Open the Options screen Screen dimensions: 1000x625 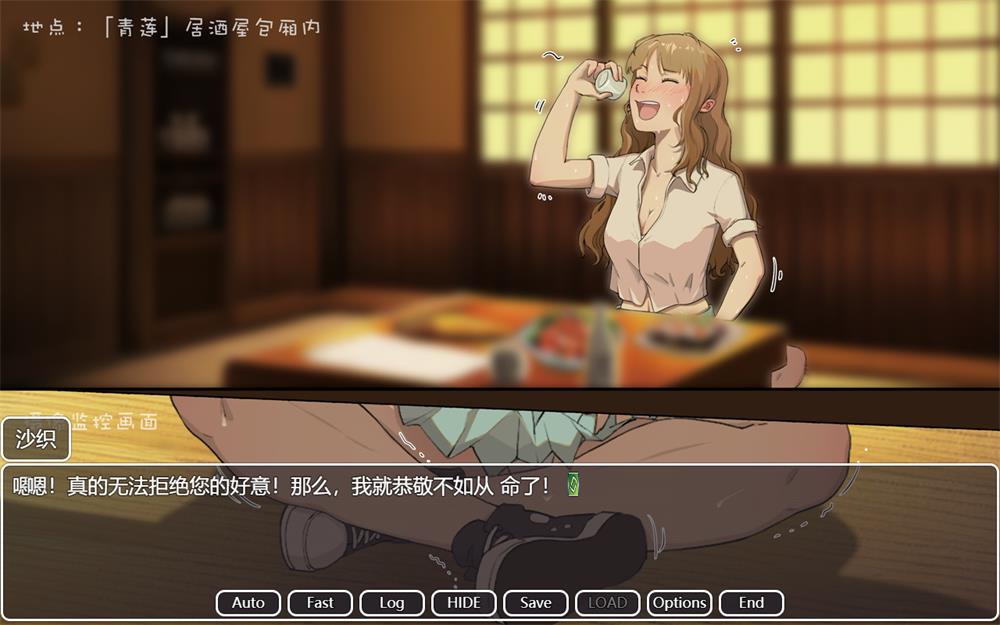pyautogui.click(x=680, y=603)
